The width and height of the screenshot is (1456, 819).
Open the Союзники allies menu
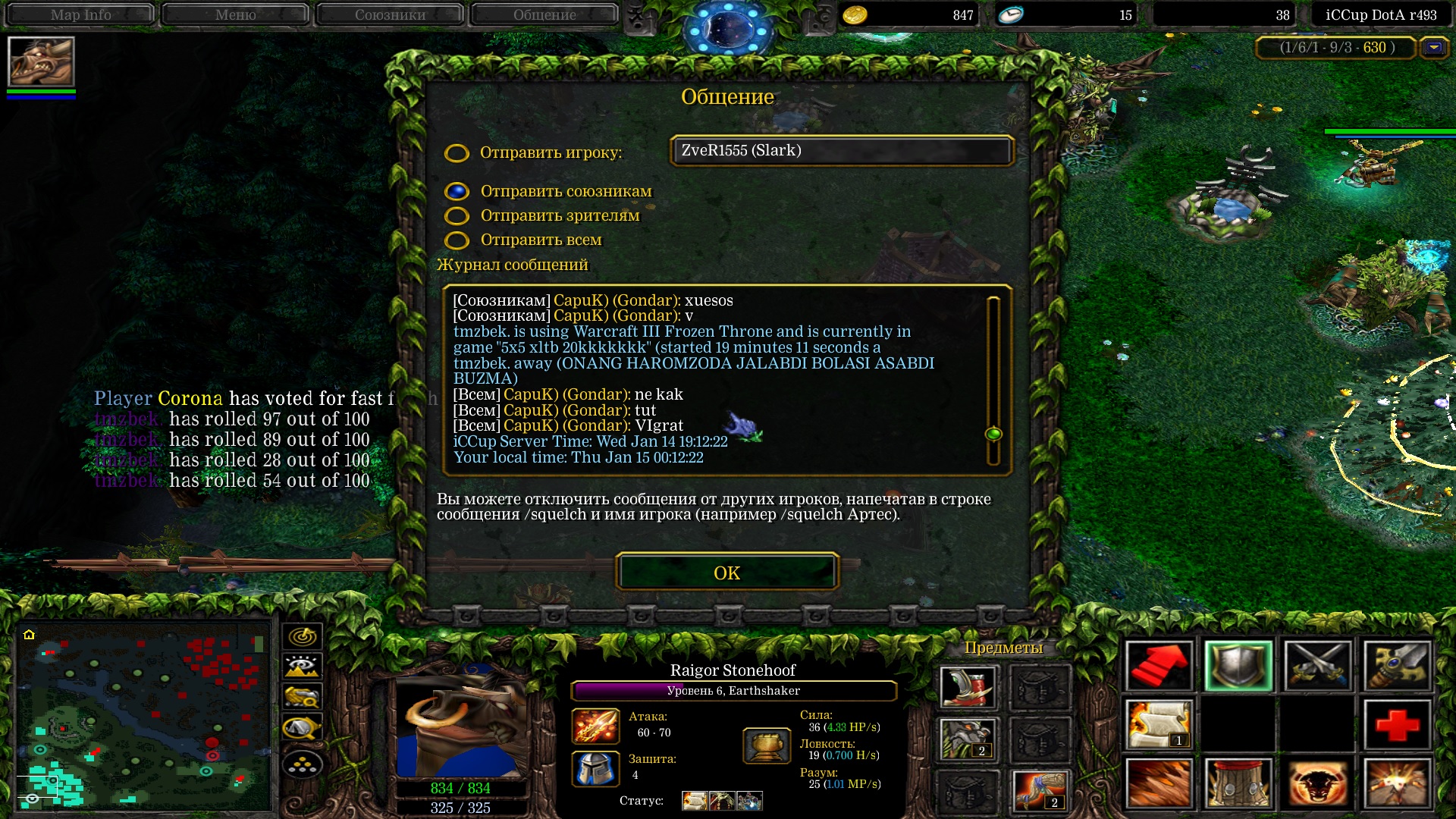[x=390, y=14]
